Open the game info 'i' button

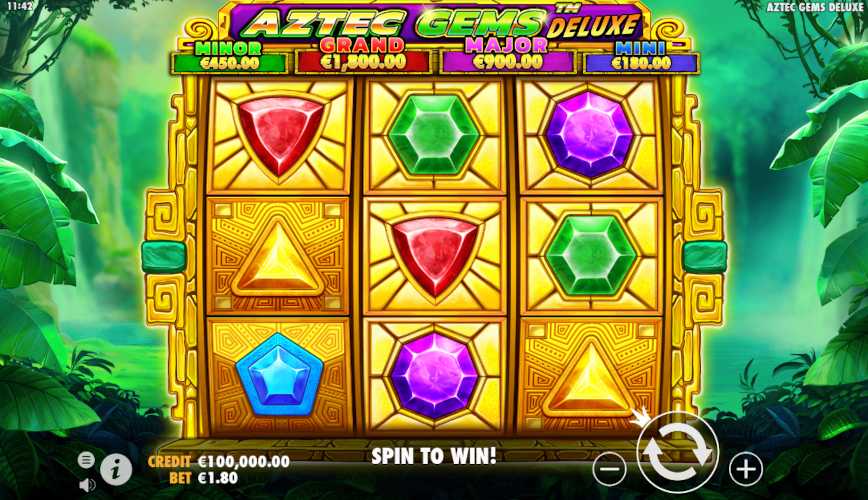(x=116, y=467)
